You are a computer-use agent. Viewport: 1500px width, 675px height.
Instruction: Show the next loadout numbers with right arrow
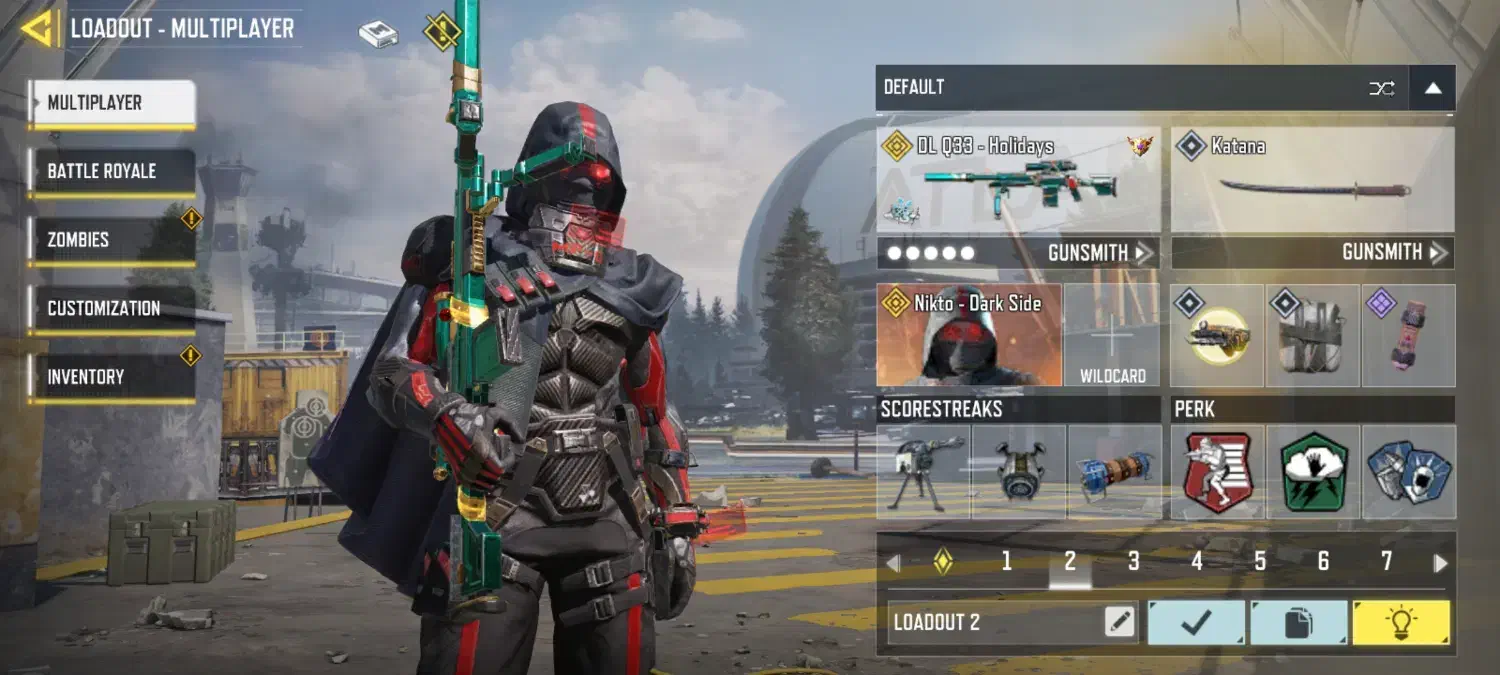(1440, 563)
